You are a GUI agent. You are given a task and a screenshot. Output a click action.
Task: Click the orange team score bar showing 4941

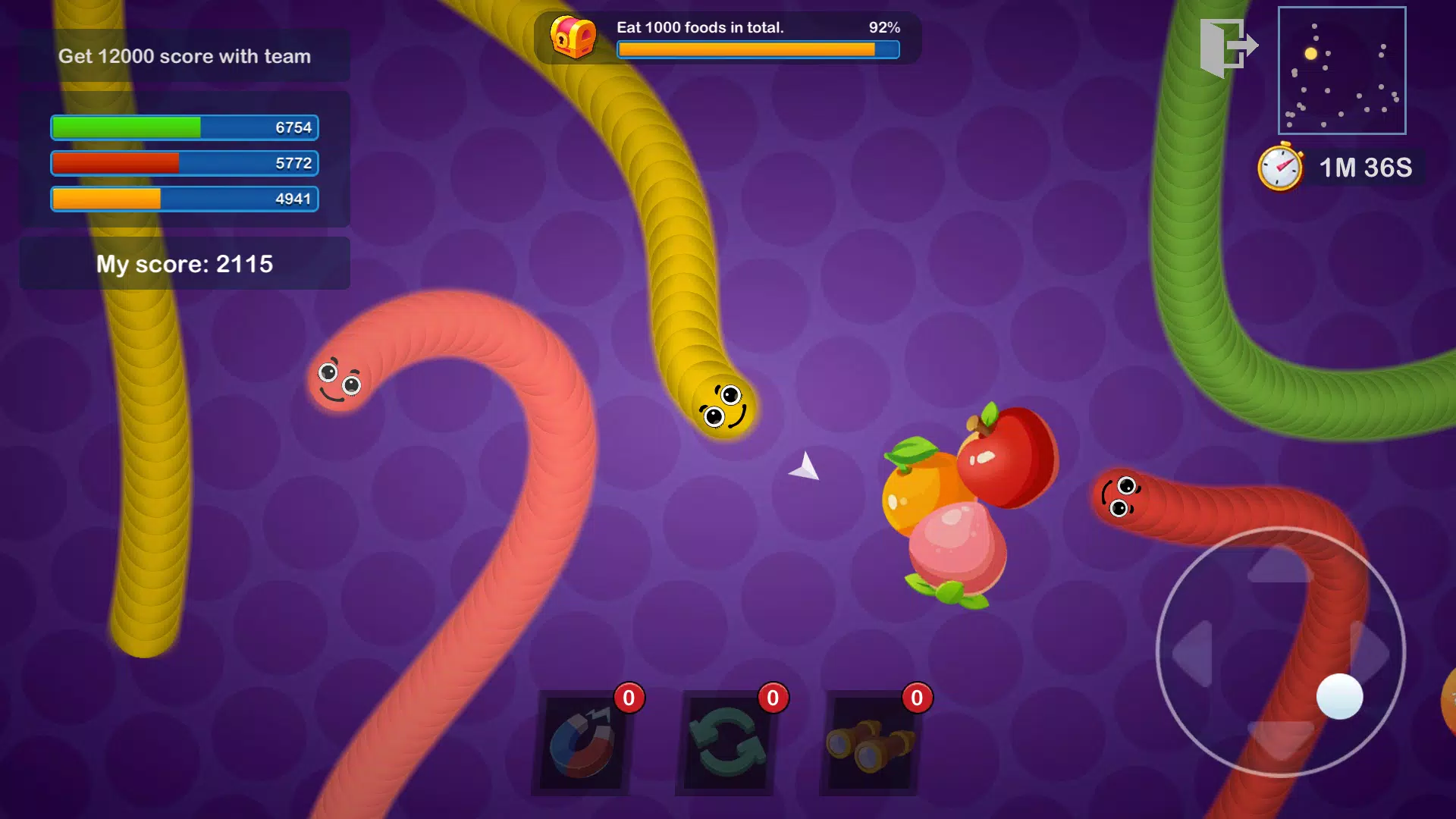click(184, 199)
